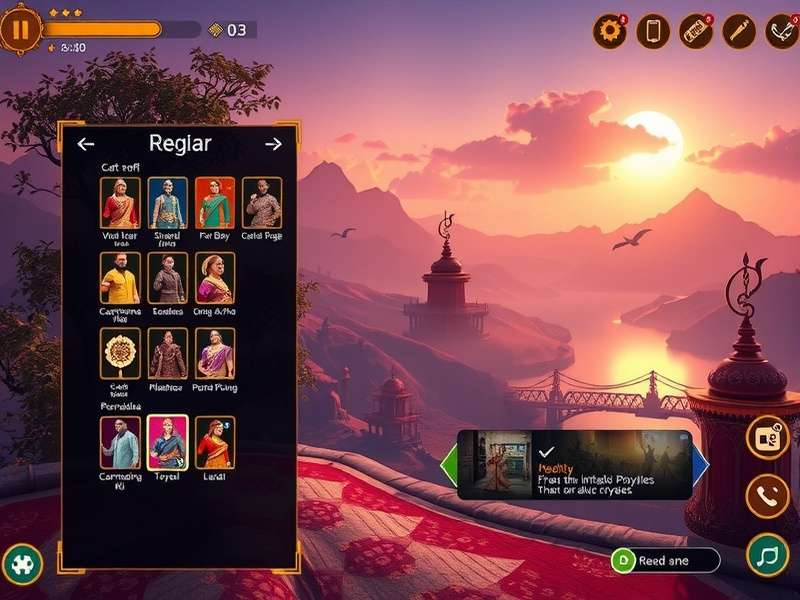800x600 pixels.
Task: Open the green puzzle piece button
Action: click(x=21, y=564)
